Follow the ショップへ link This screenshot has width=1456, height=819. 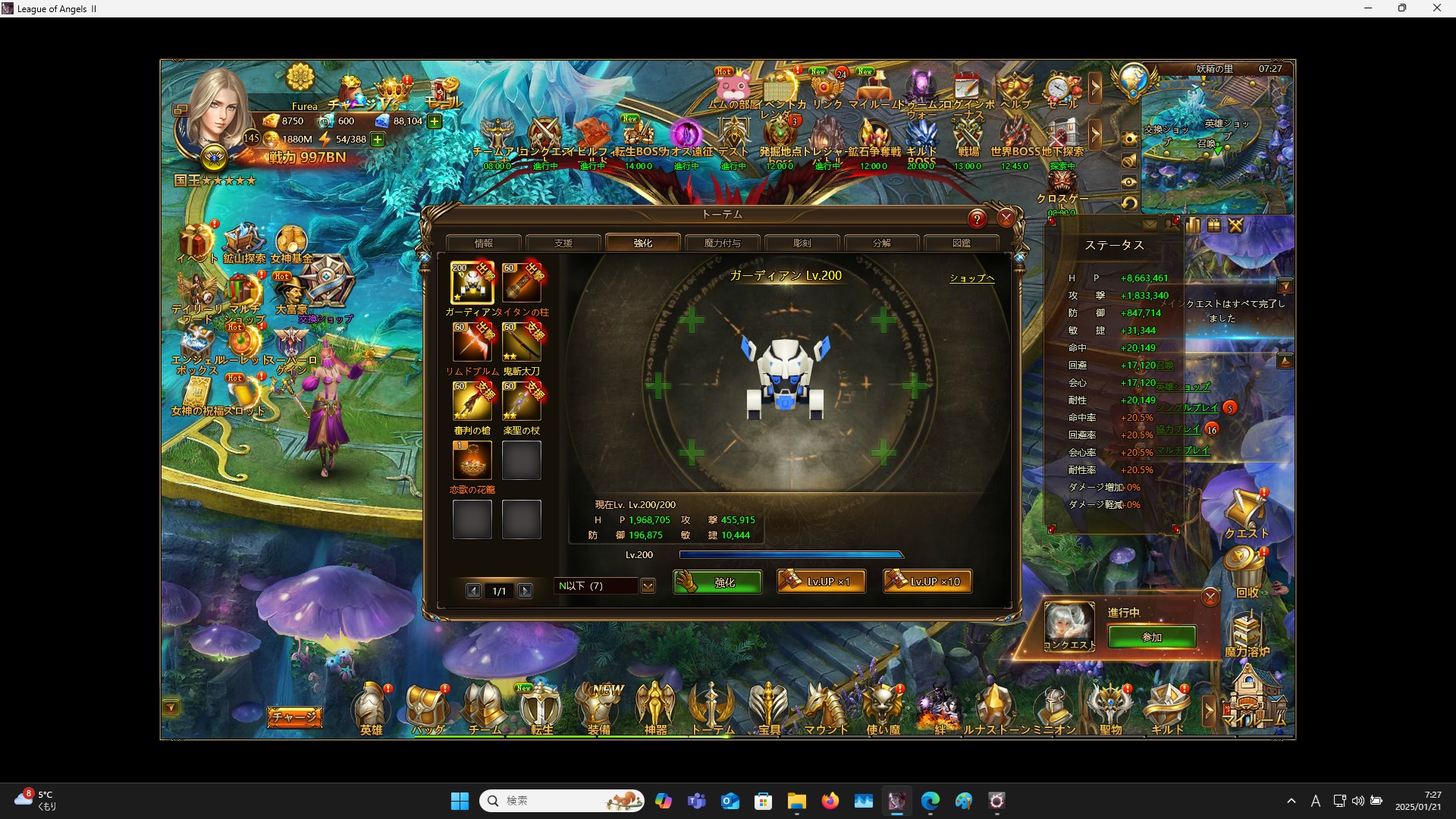pyautogui.click(x=971, y=278)
